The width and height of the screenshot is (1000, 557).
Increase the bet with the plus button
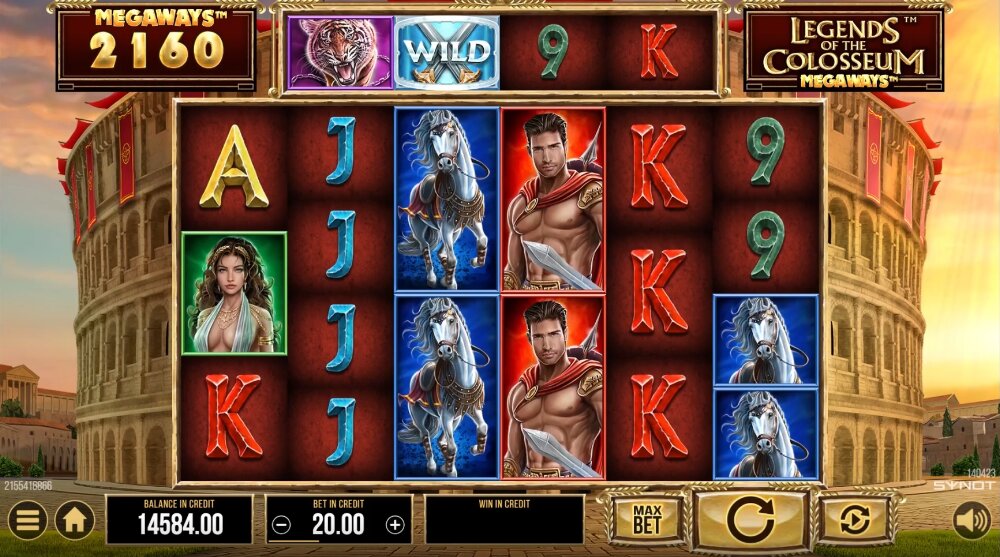[396, 524]
